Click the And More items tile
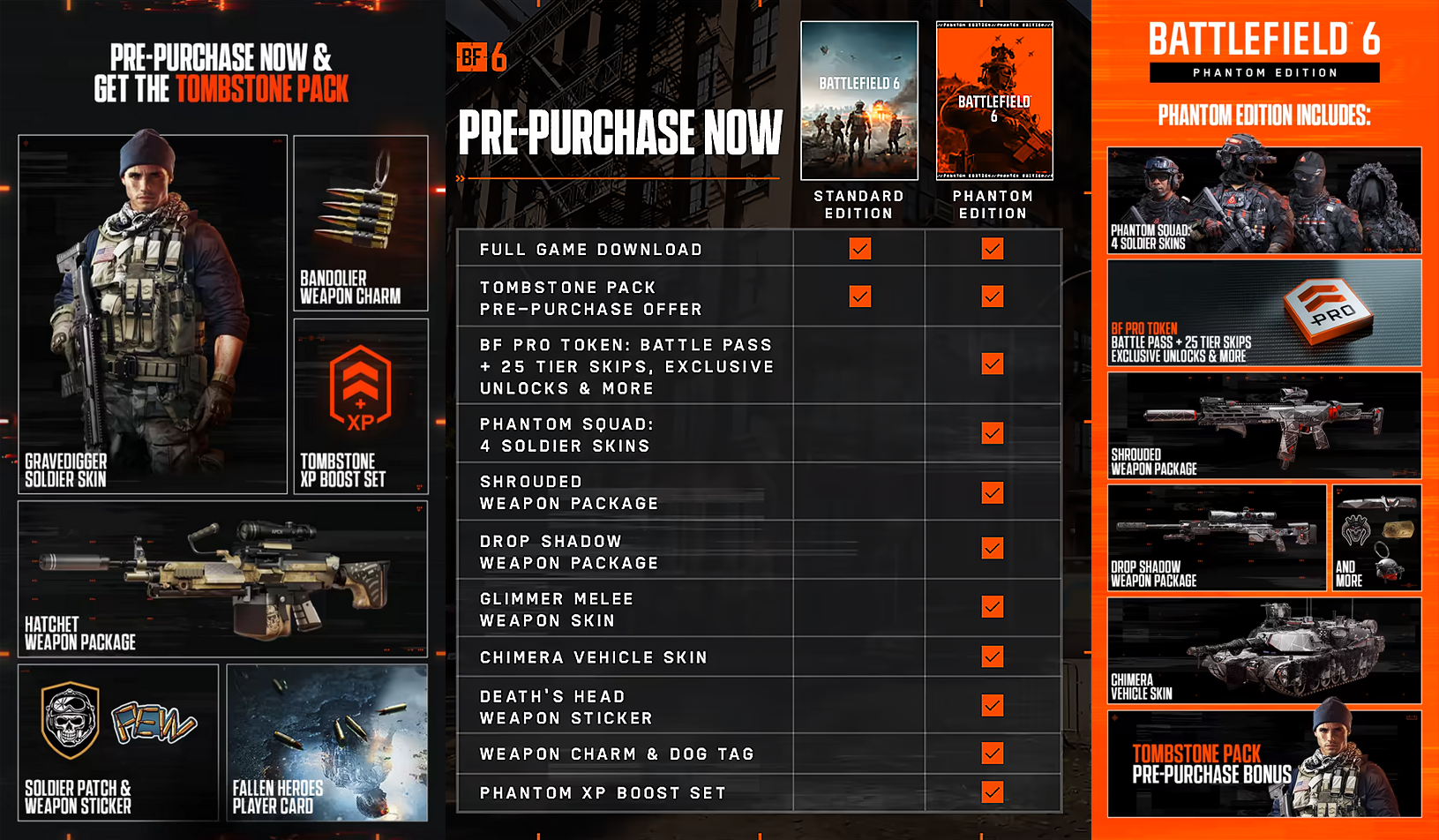 (x=1376, y=537)
